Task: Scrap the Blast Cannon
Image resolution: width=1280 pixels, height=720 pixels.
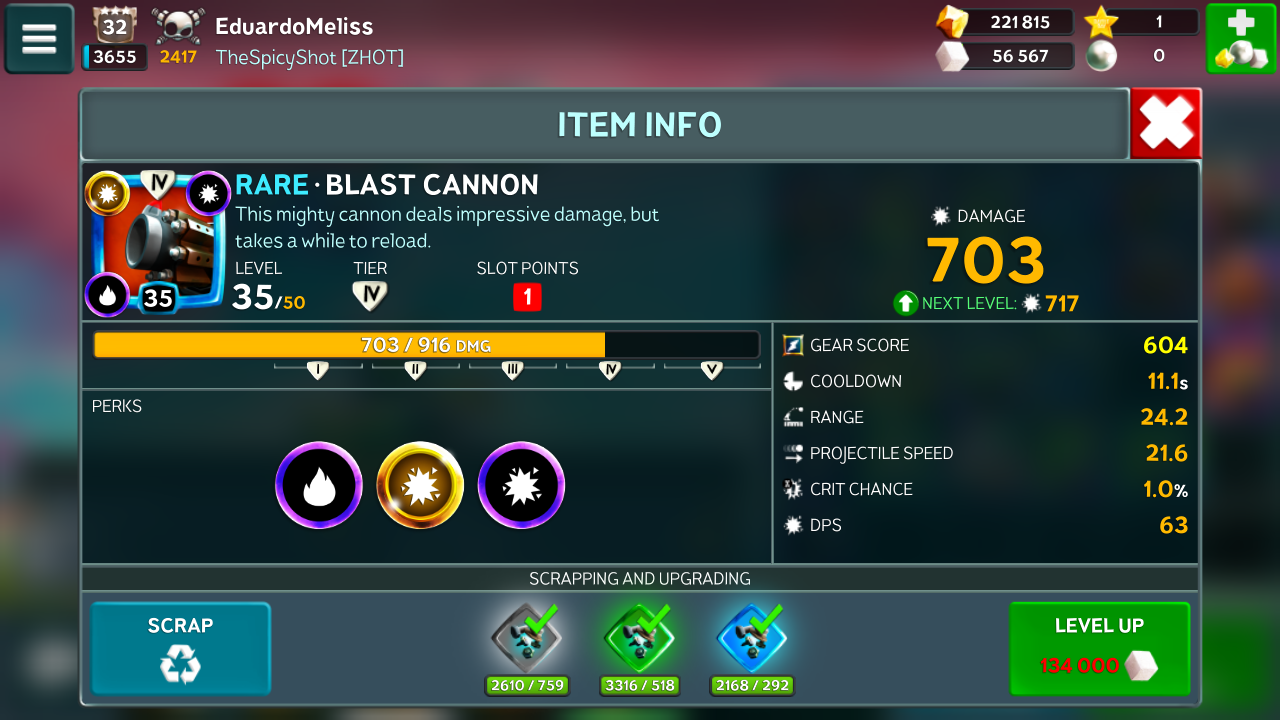Action: point(181,648)
